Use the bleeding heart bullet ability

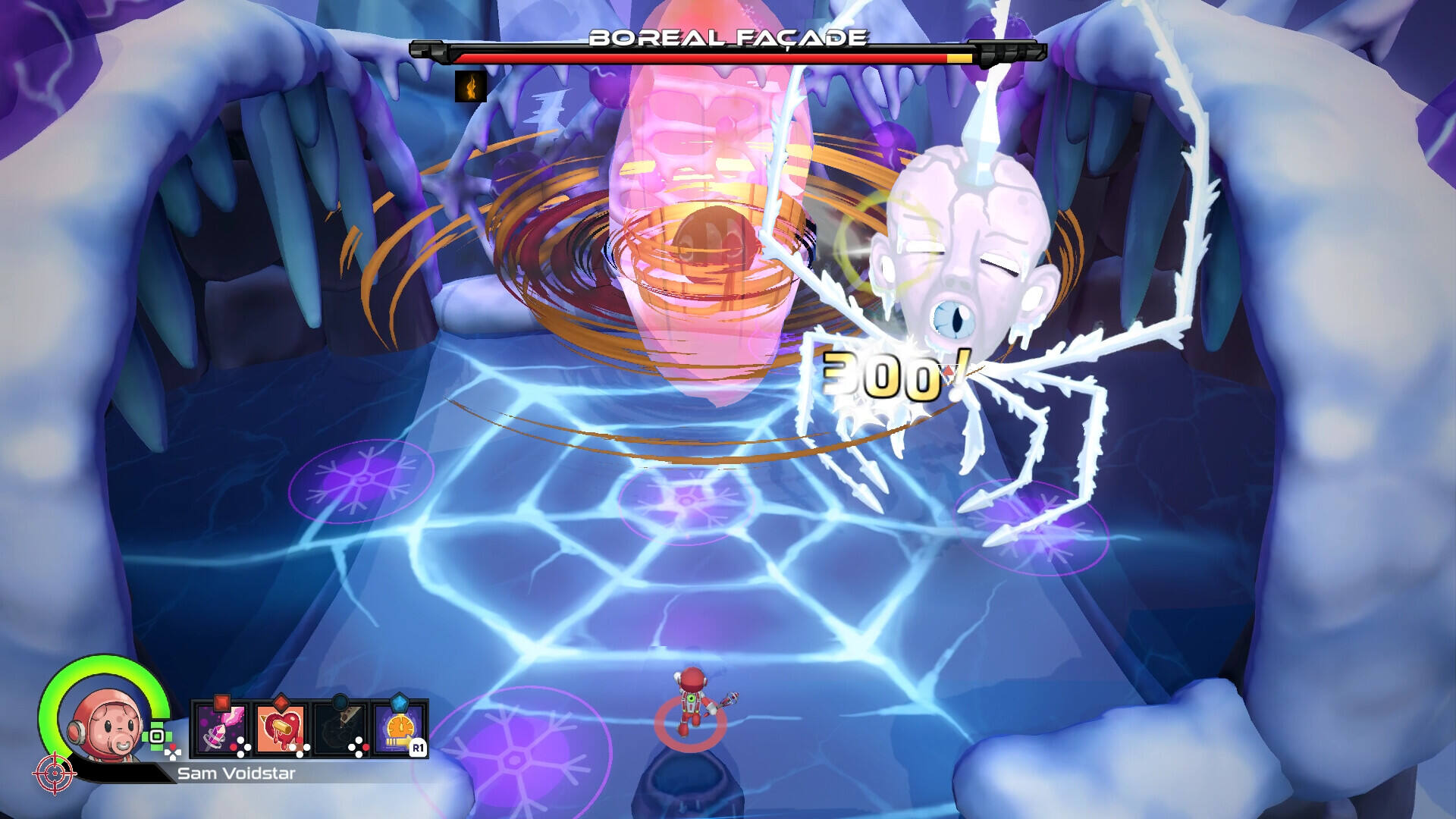point(281,730)
